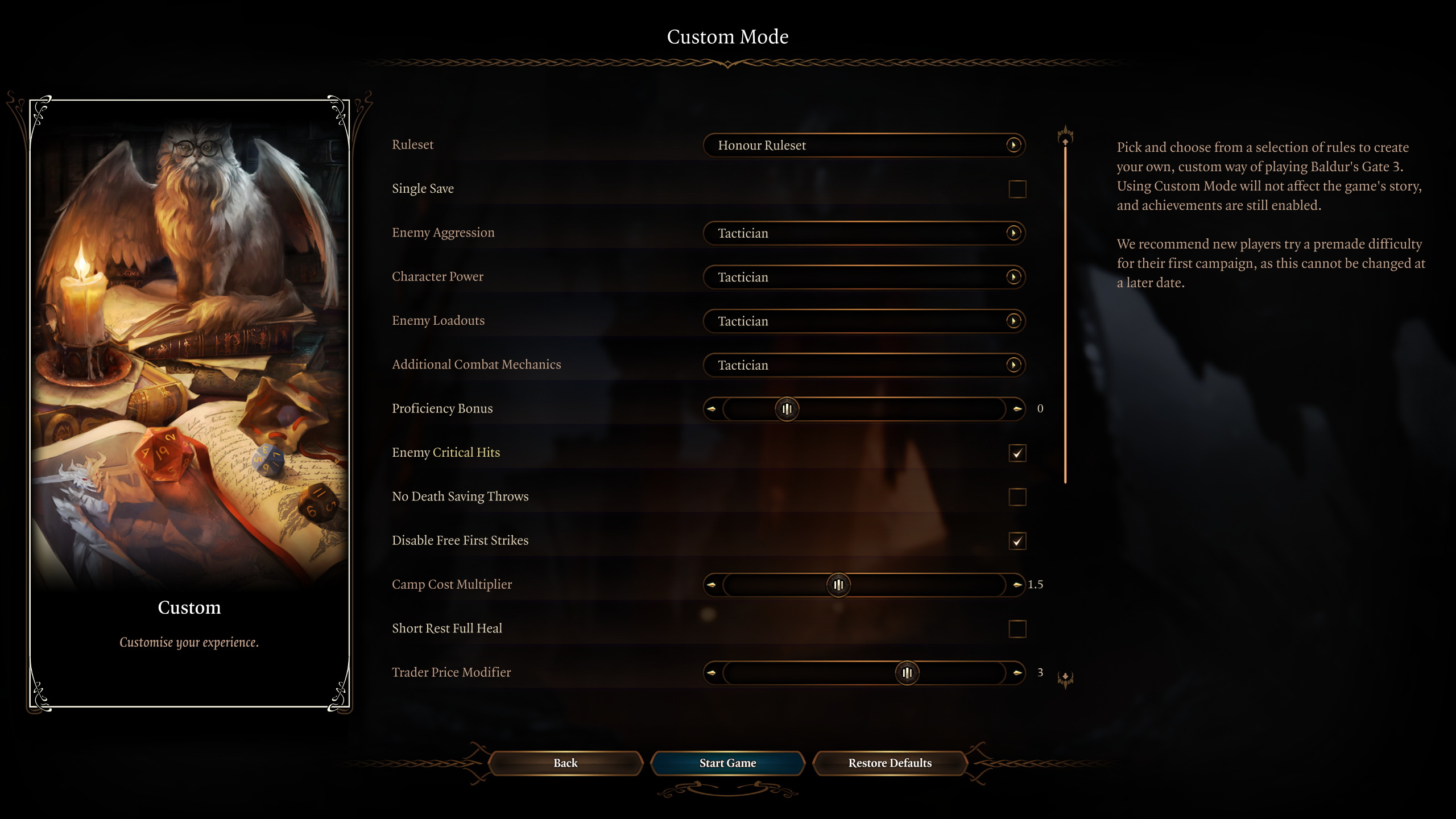The image size is (1456, 819).
Task: Open the Enemy Loadouts dropdown
Action: tap(864, 321)
